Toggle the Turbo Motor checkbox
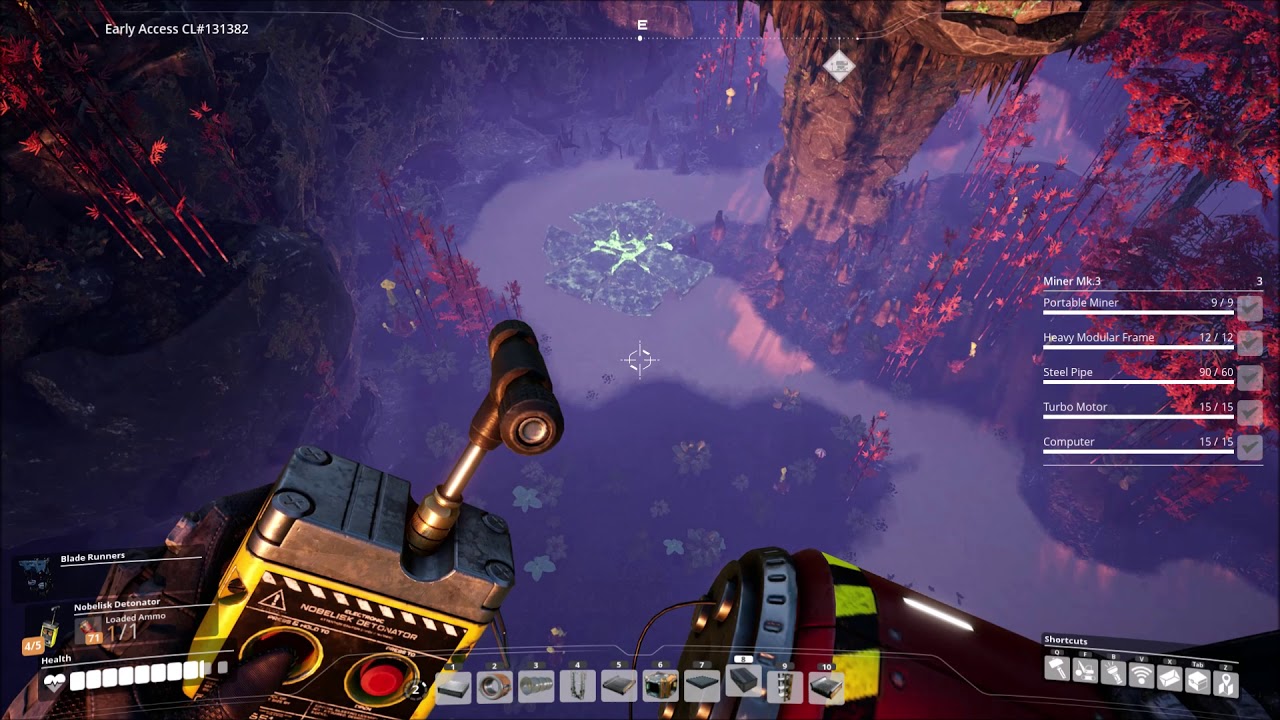 click(1249, 412)
